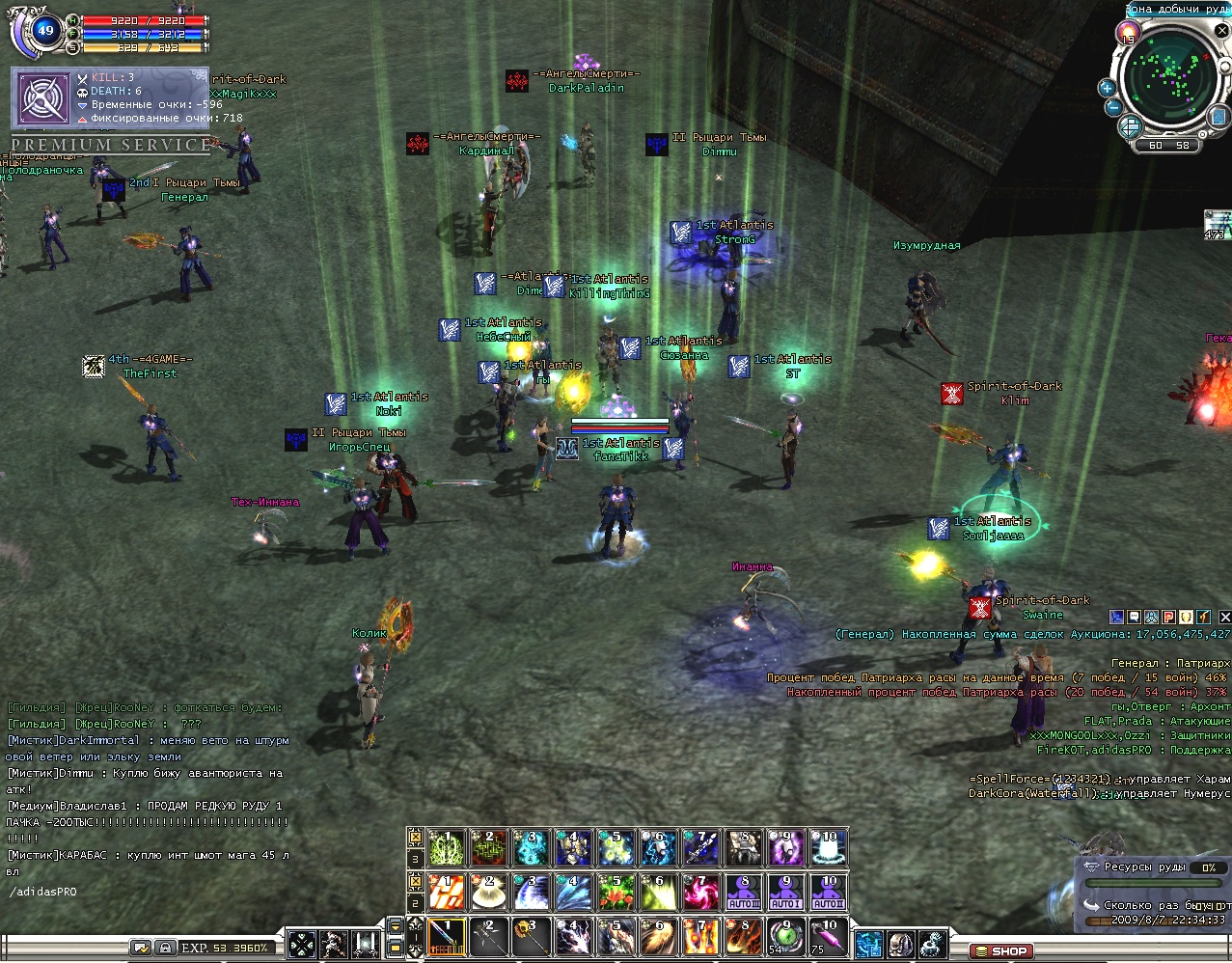The height and width of the screenshot is (963, 1232).
Task: Activate the lightning skill in bottom slot 4
Action: pyautogui.click(x=574, y=938)
